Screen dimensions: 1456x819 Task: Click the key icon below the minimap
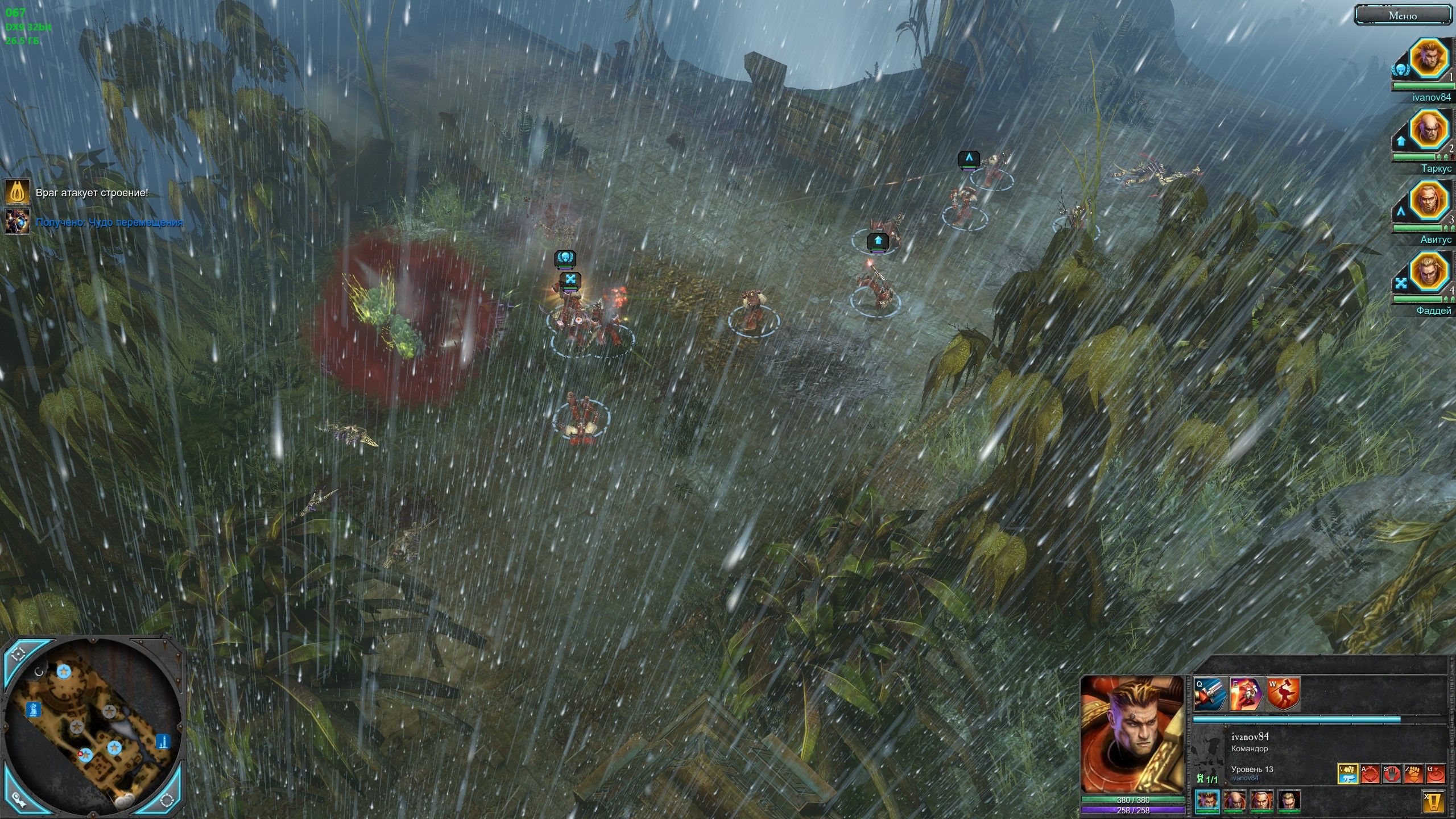pyautogui.click(x=18, y=801)
